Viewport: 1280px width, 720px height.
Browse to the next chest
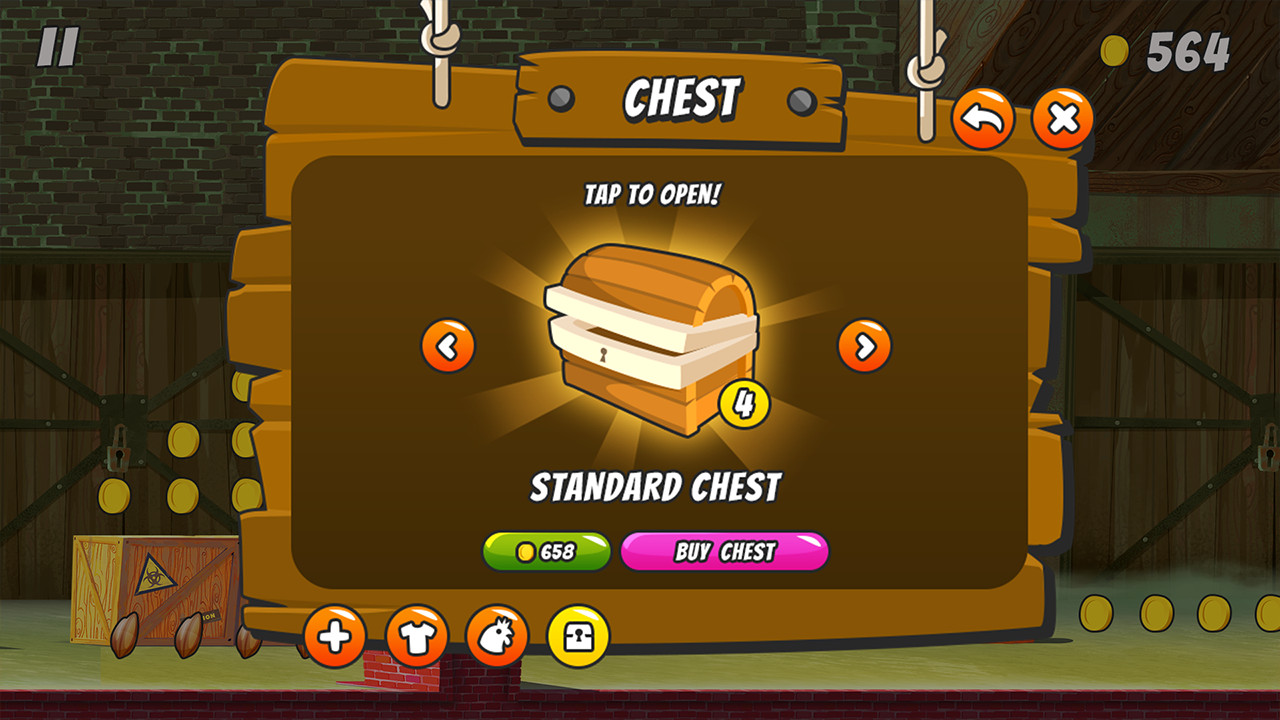(863, 347)
